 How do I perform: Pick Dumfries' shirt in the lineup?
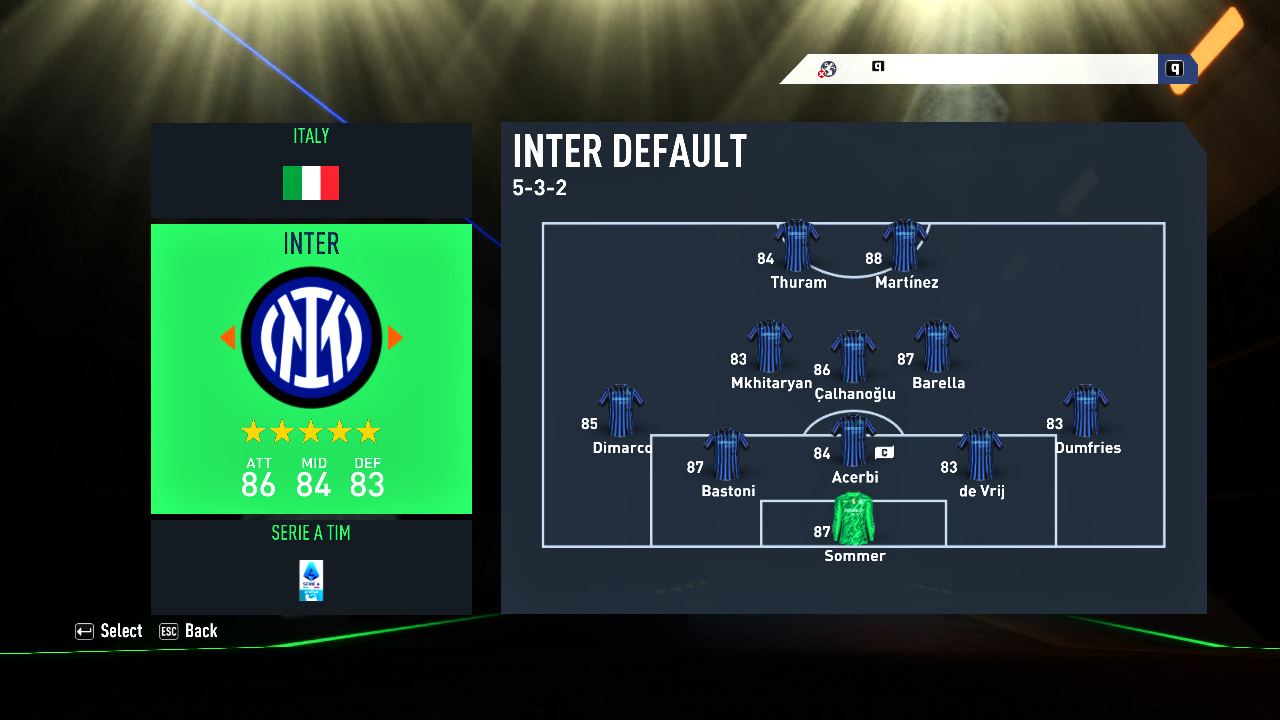1086,411
